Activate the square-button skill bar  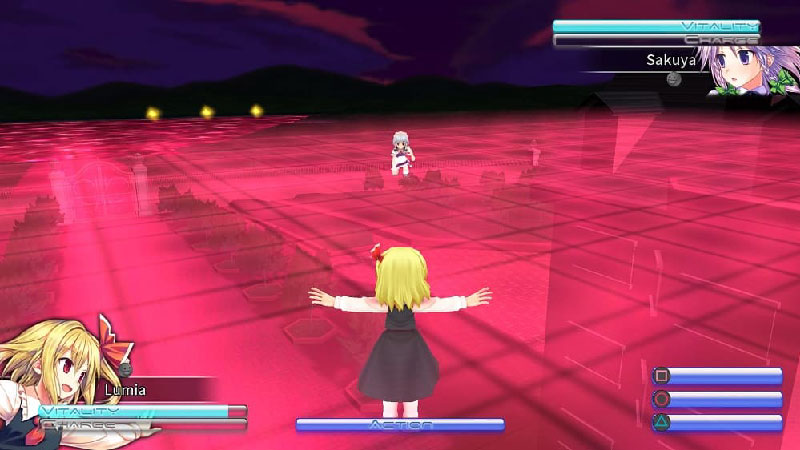pyautogui.click(x=717, y=377)
